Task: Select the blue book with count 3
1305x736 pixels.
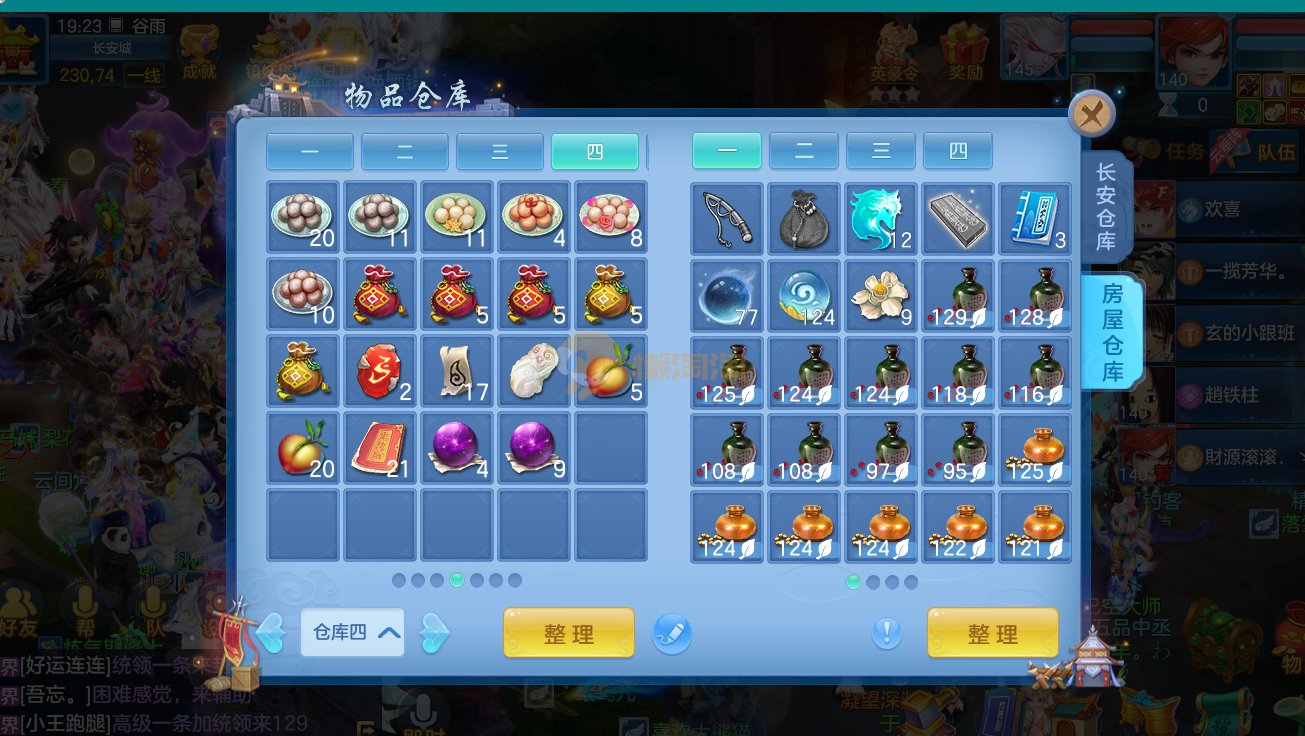Action: point(1034,218)
